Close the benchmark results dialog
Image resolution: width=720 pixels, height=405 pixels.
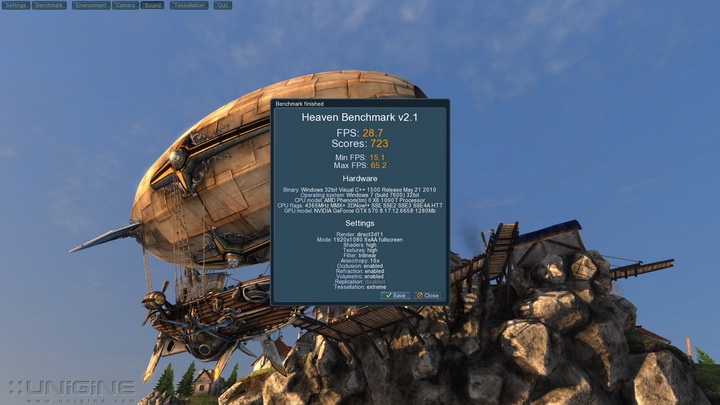[428, 295]
